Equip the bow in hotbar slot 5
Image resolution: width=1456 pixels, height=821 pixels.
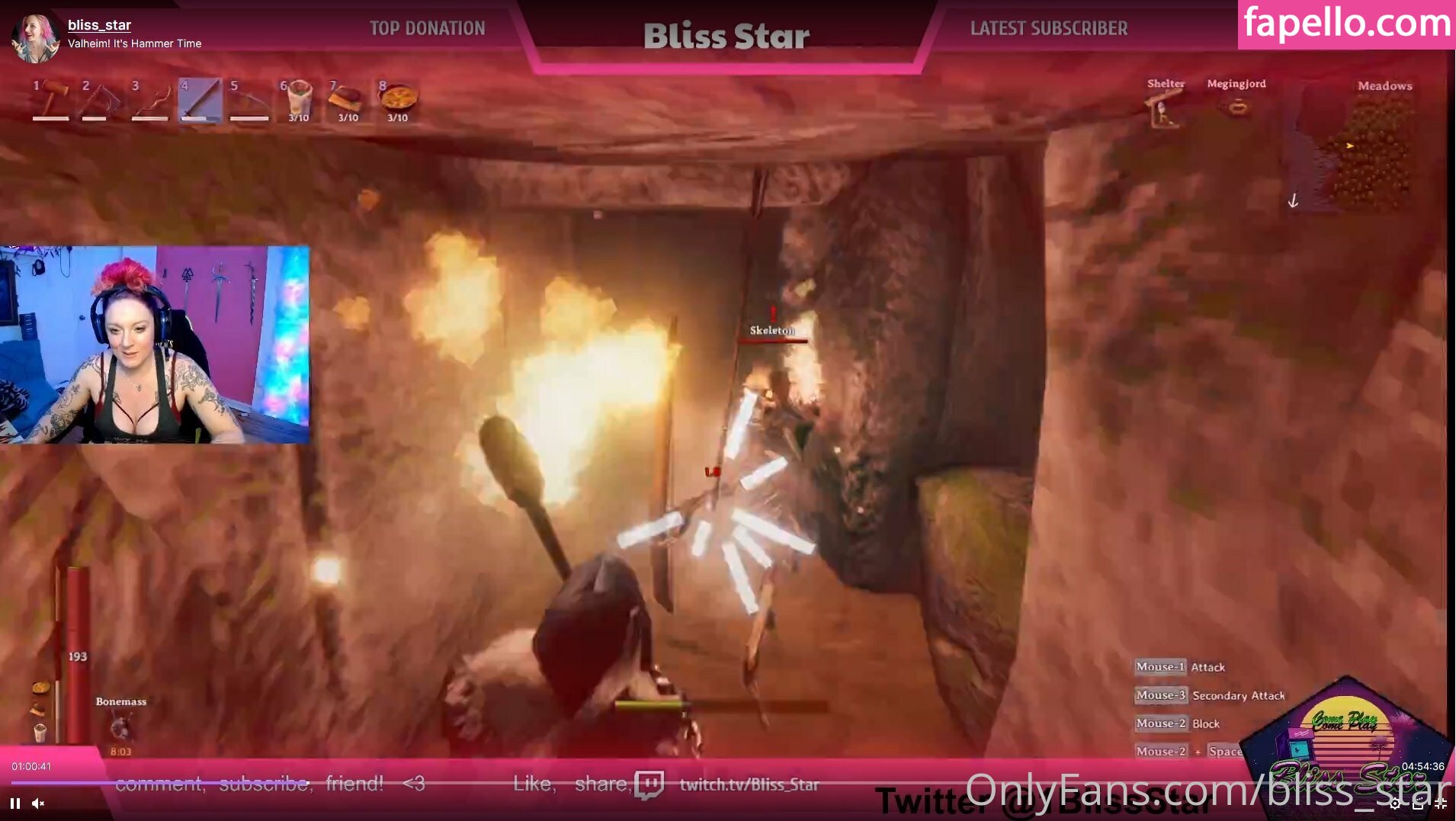click(249, 100)
